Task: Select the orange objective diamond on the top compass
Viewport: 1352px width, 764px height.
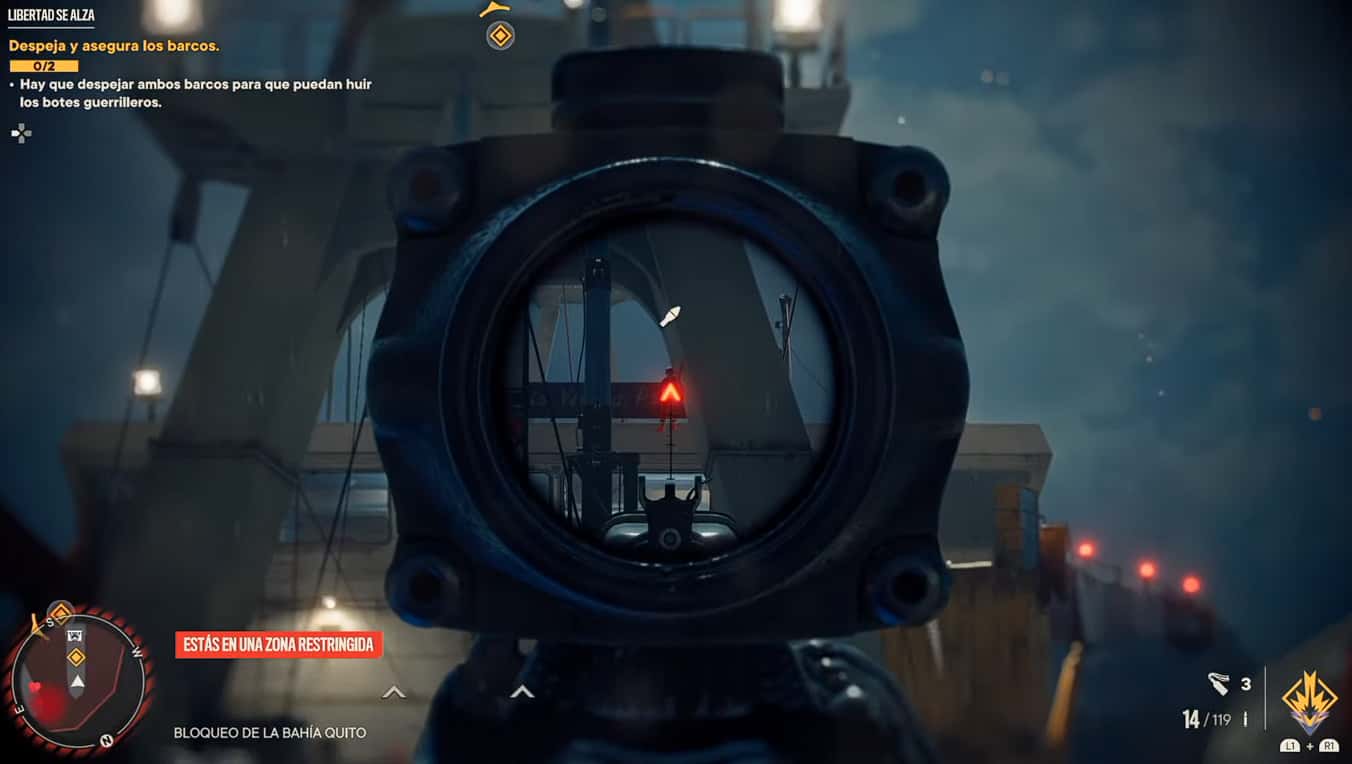Action: click(500, 37)
